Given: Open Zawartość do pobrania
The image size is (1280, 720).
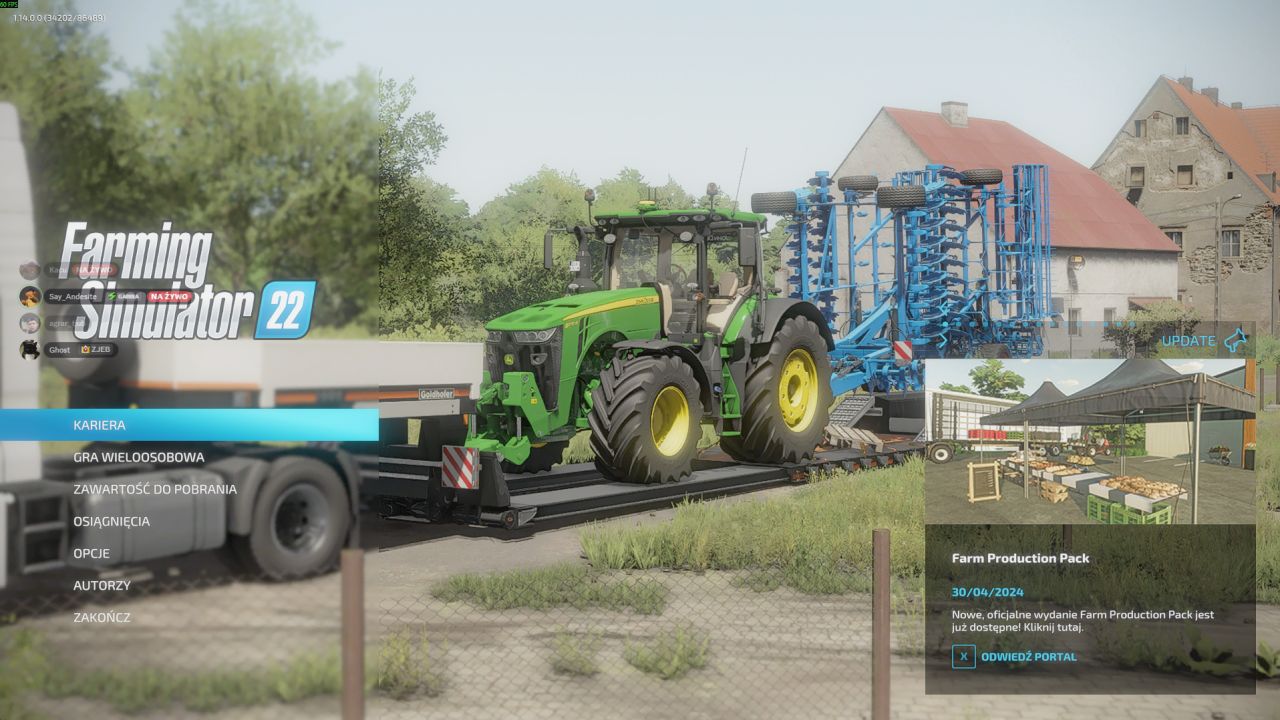Looking at the screenshot, I should pos(155,489).
